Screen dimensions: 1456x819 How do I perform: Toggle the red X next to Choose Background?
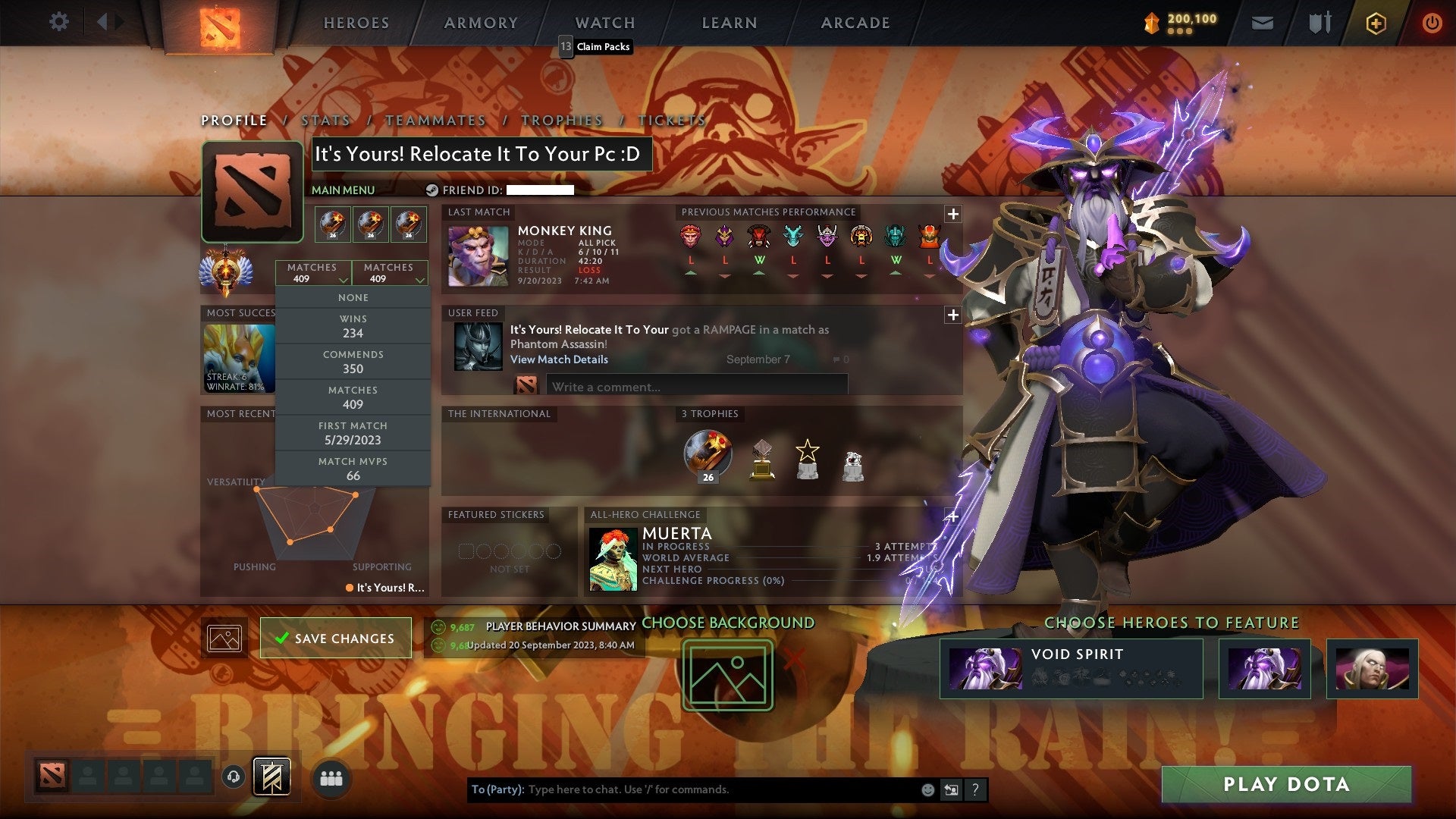click(x=793, y=658)
